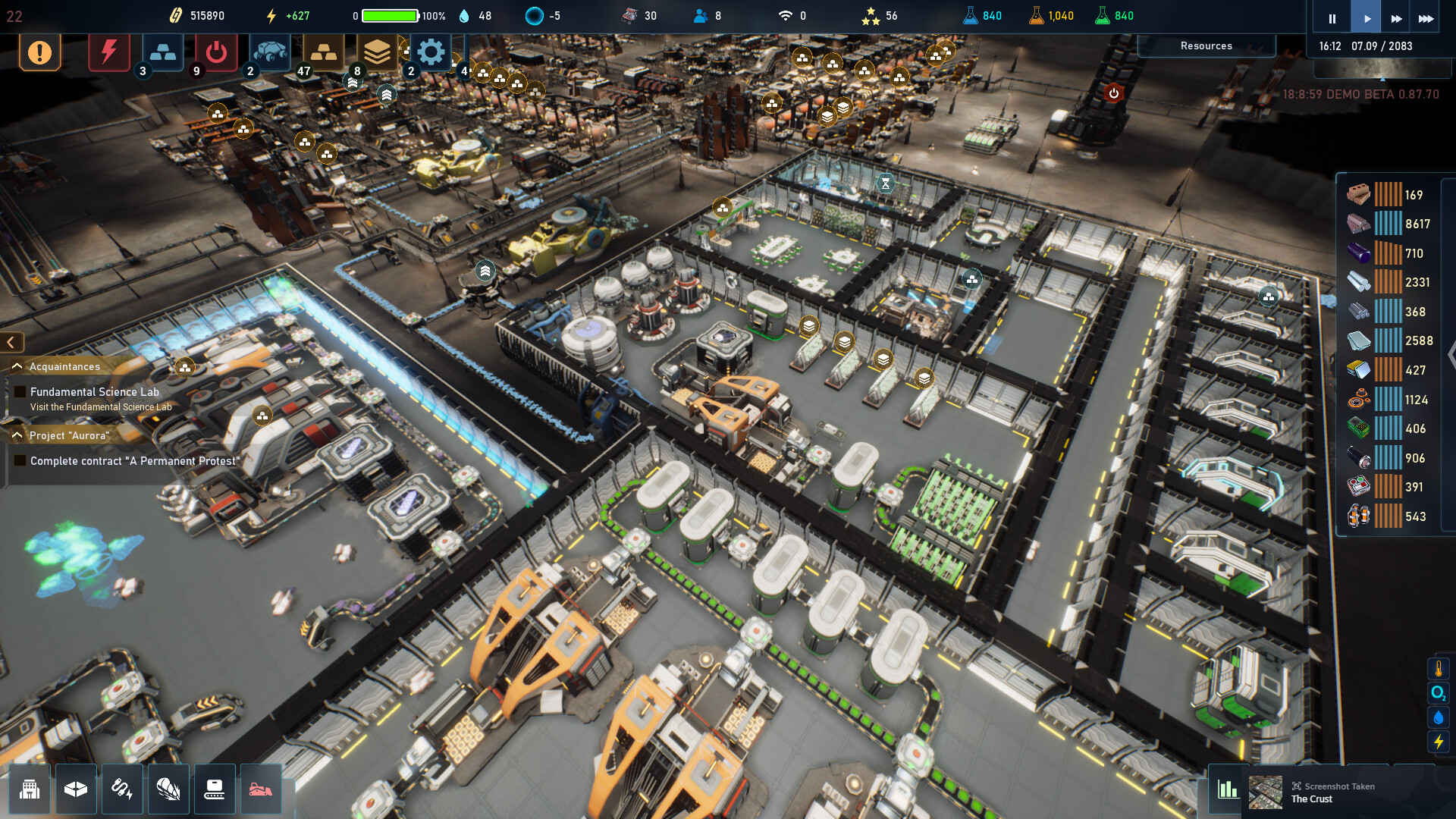Screen dimensions: 1456x819
Task: Open the stacked layers icon with badge 8
Action: click(378, 52)
